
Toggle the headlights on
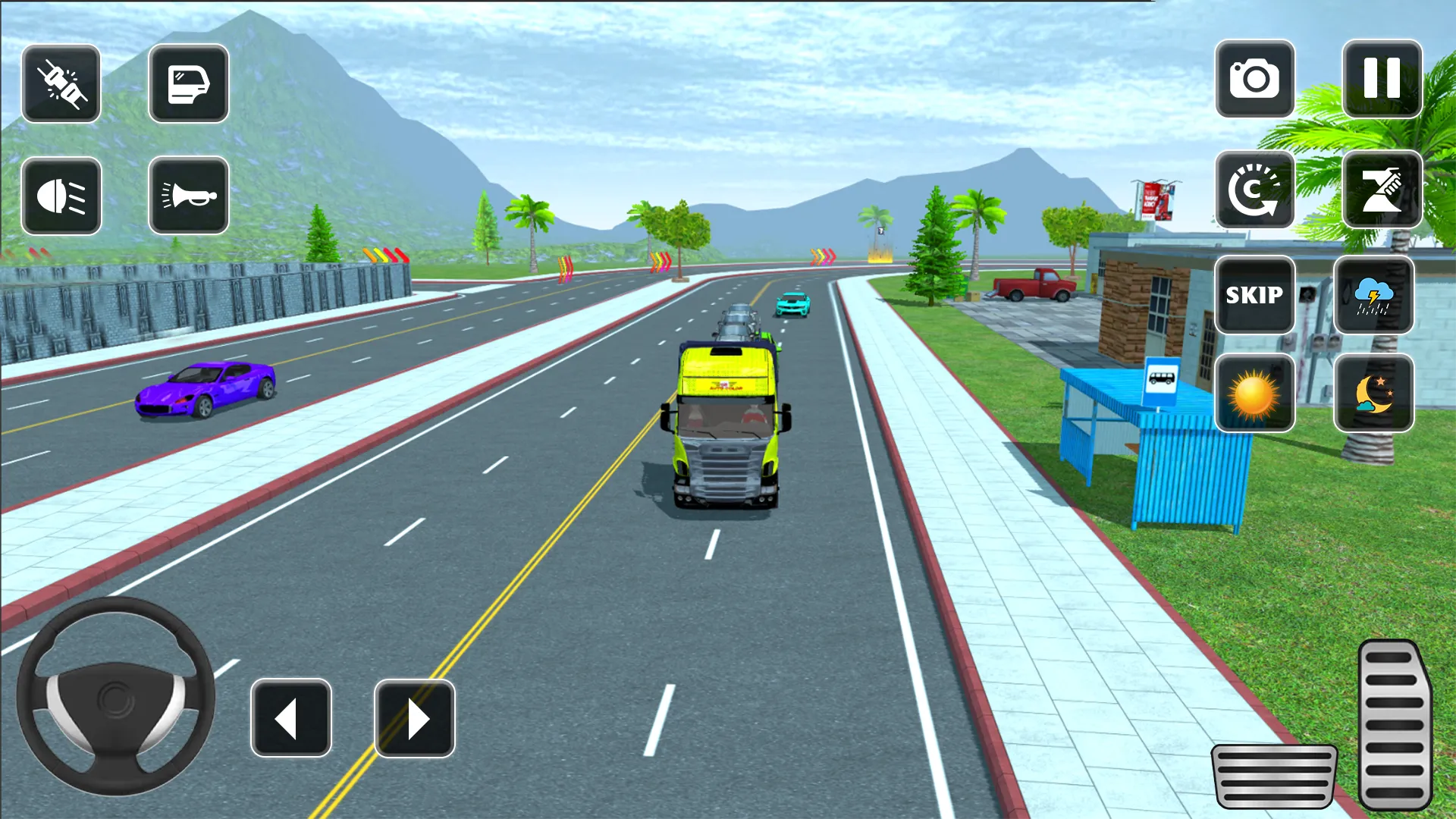(x=61, y=196)
